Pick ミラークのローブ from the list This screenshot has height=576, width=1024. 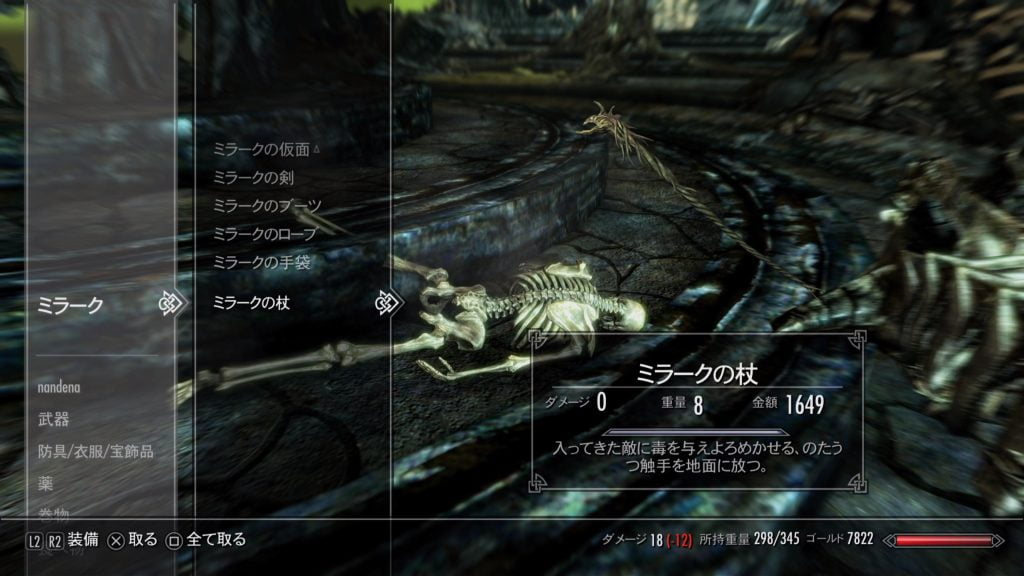pyautogui.click(x=264, y=234)
